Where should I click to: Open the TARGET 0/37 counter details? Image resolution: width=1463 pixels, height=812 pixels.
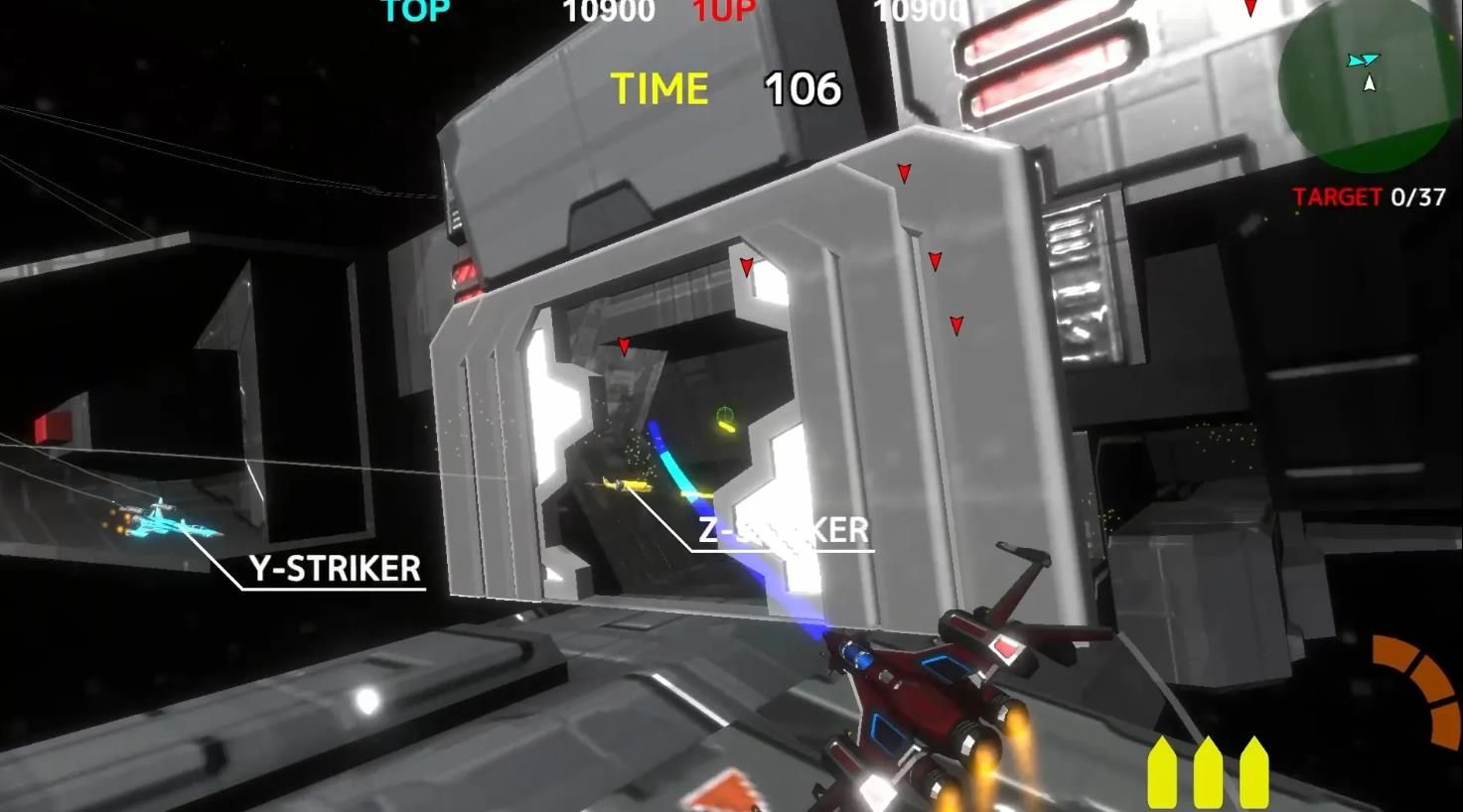click(1370, 198)
